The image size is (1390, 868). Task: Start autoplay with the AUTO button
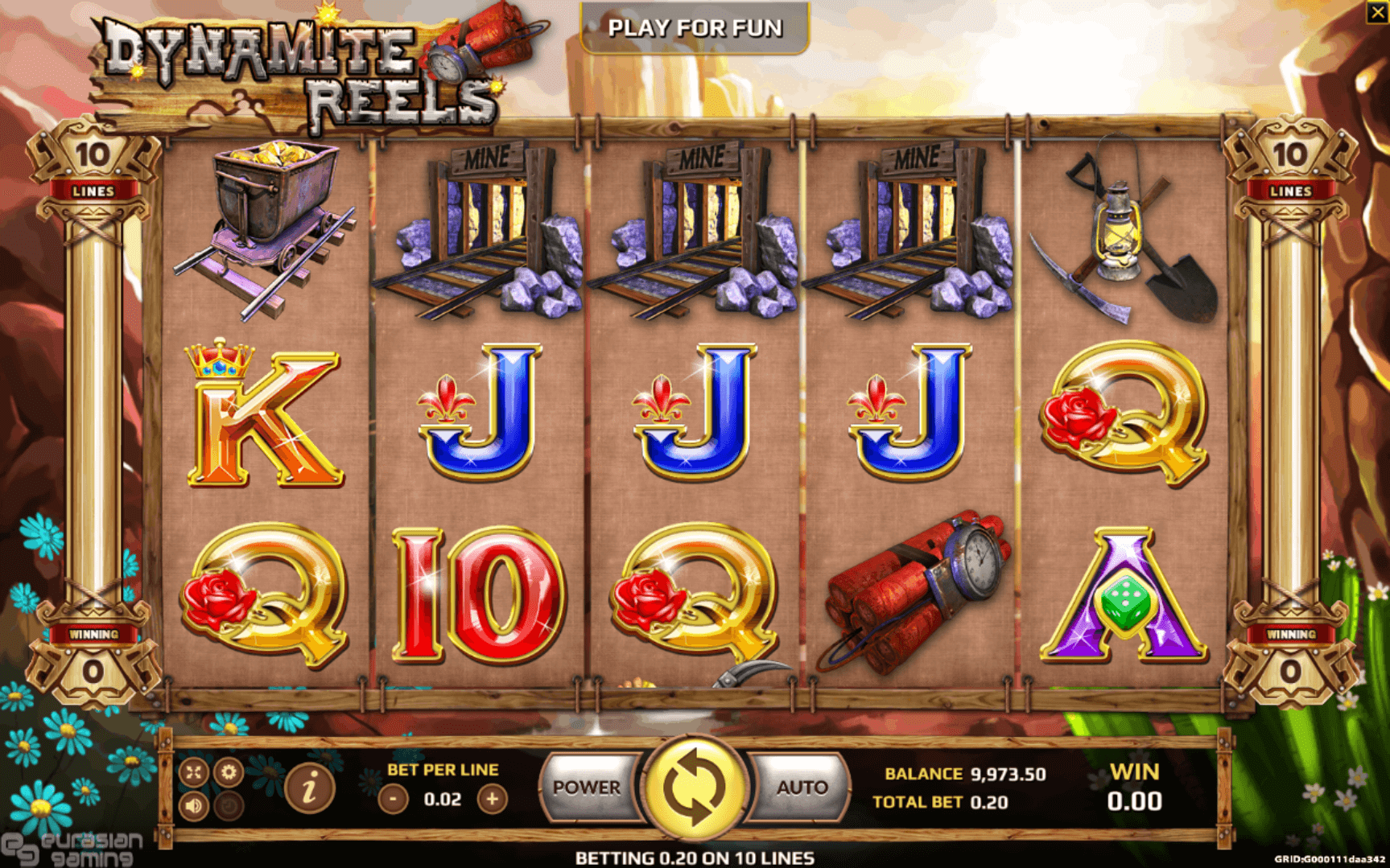click(801, 788)
